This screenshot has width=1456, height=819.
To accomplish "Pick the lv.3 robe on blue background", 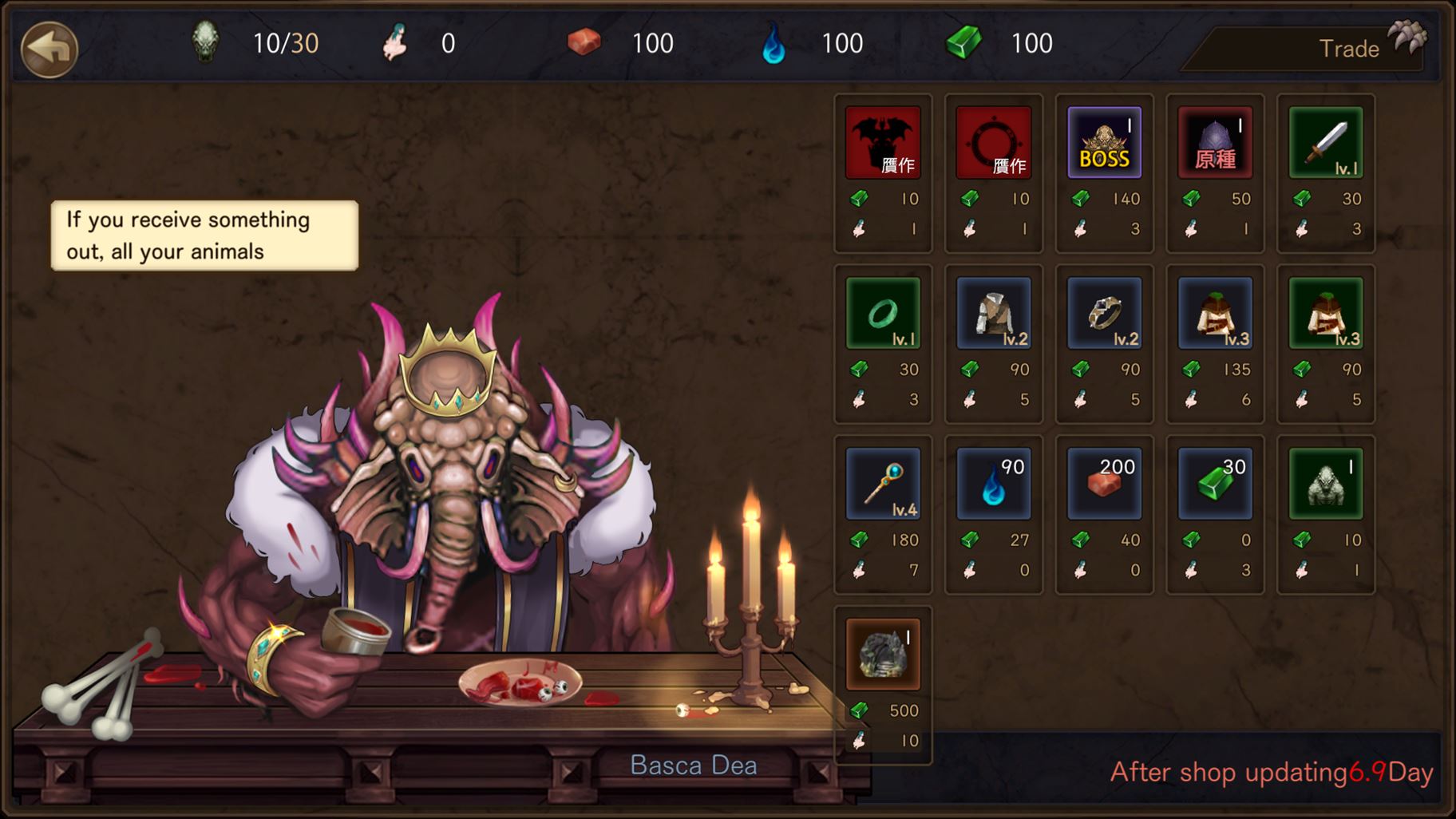I will [1215, 313].
